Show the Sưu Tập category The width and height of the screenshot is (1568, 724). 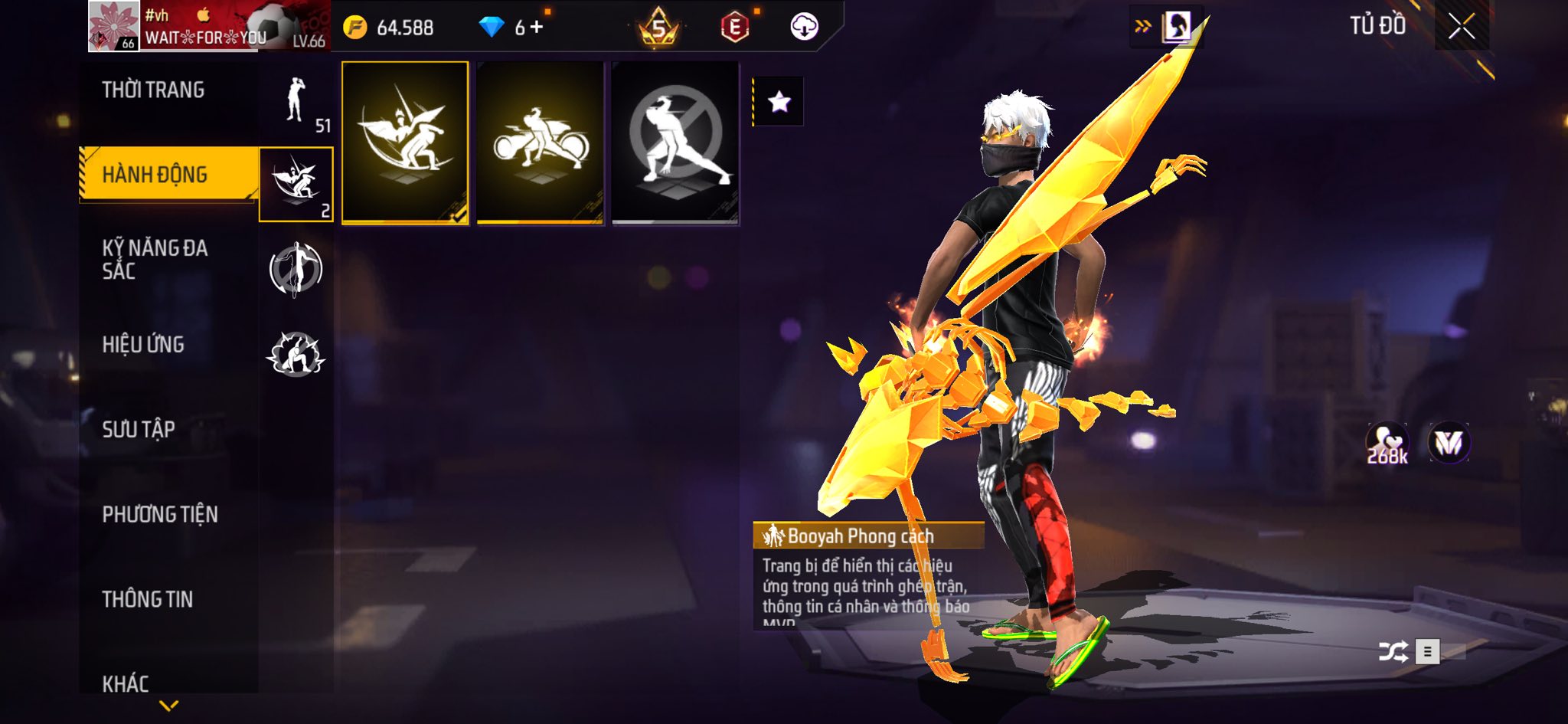(139, 430)
